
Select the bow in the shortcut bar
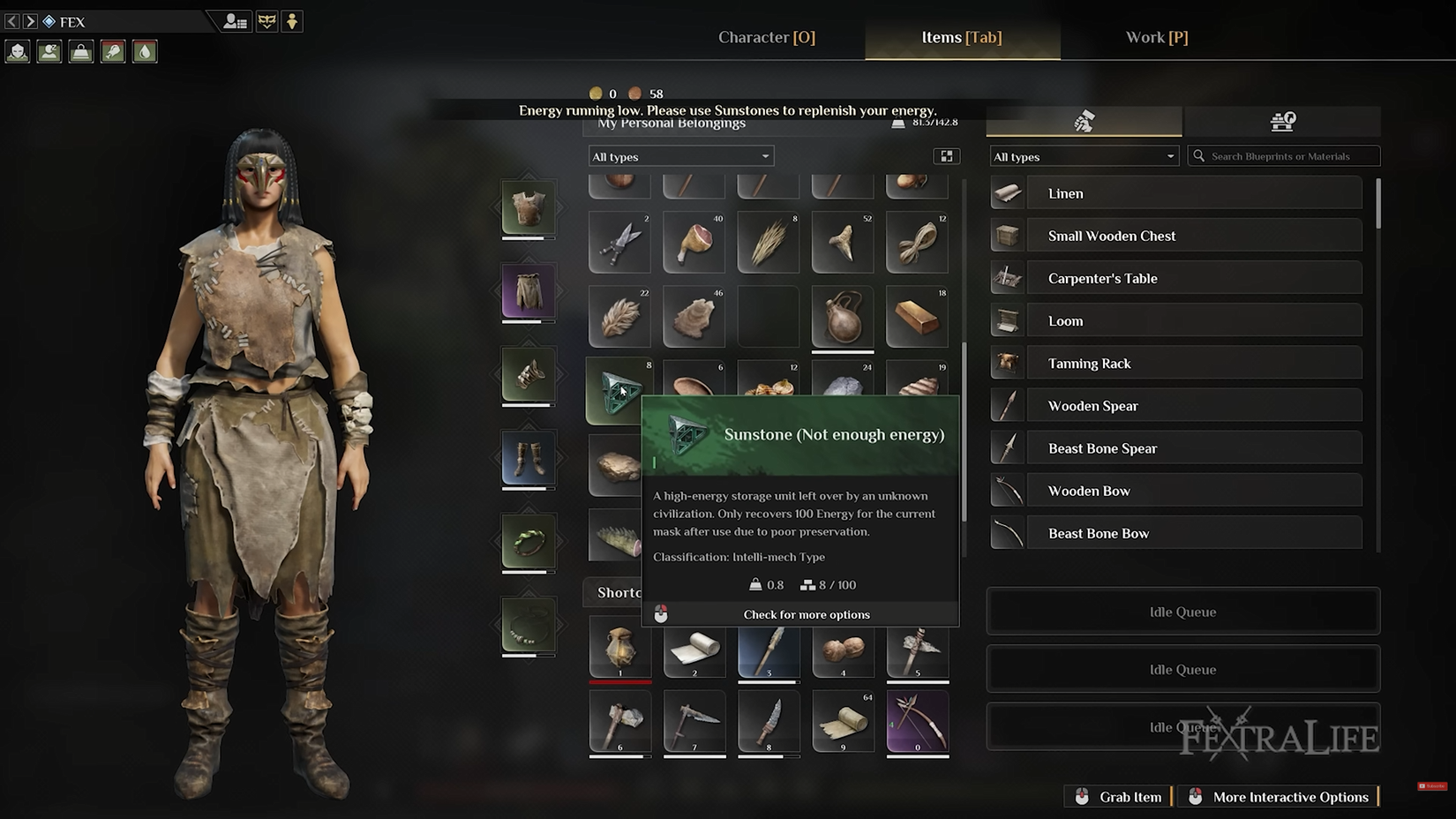tap(917, 721)
